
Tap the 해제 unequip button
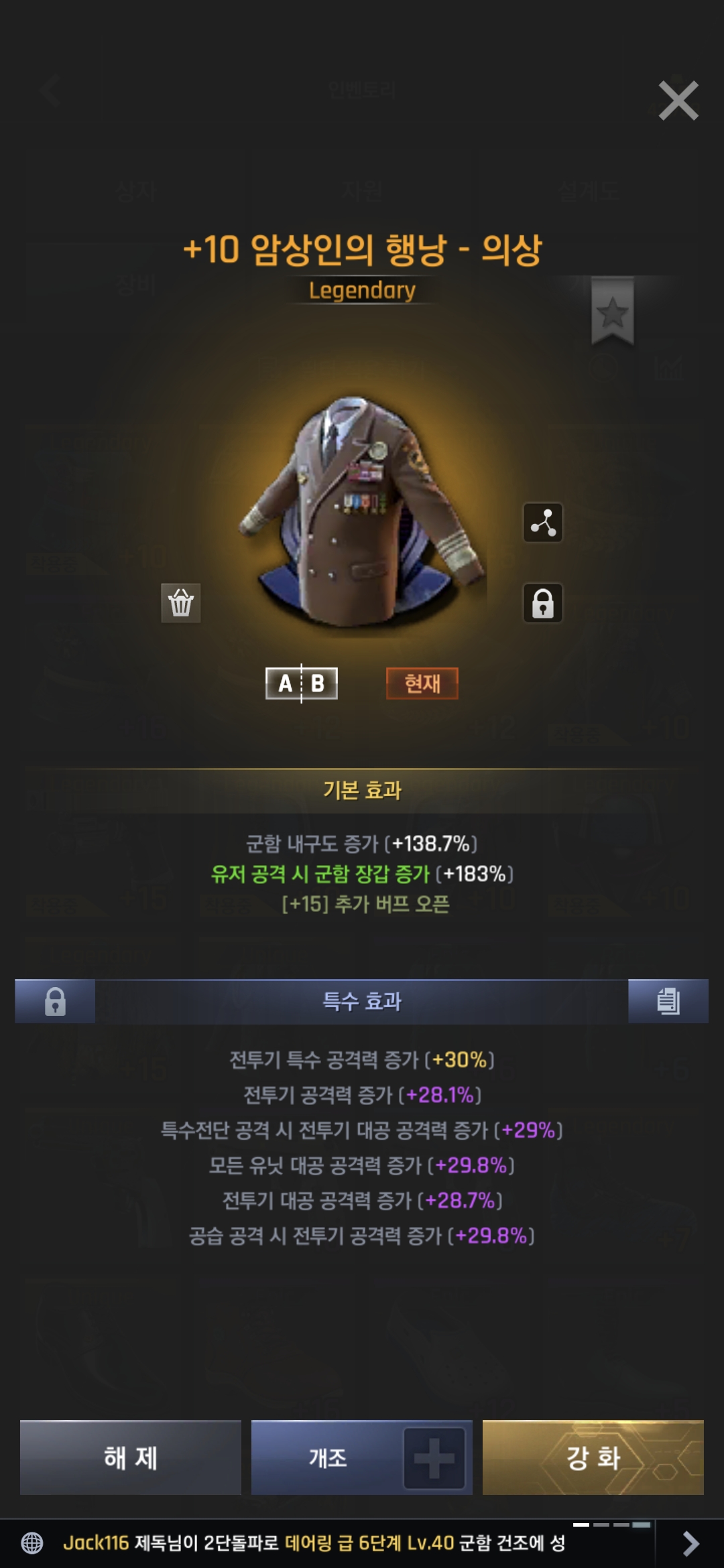coord(131,1457)
